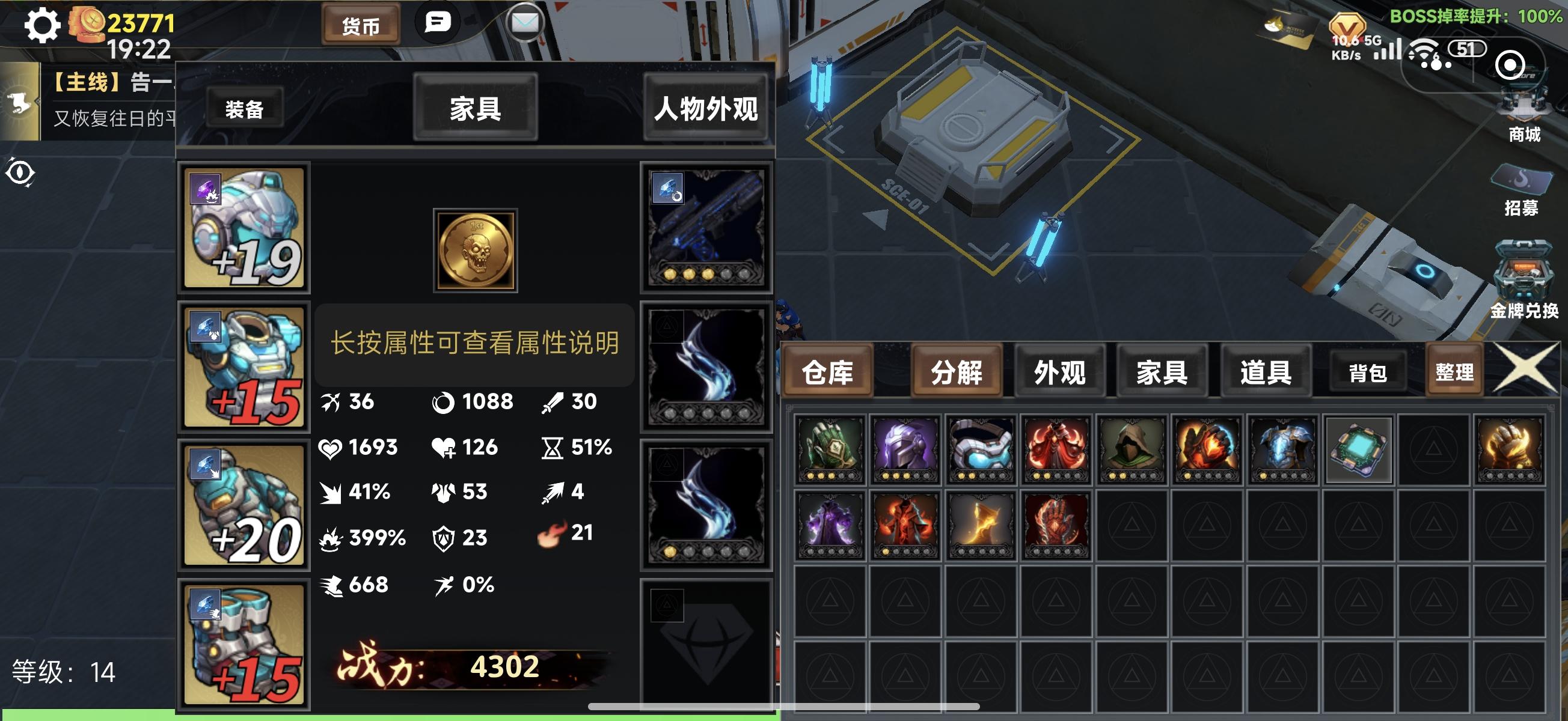Viewport: 1568px width, 721px height.
Task: Select the equipped rifle weapon slot
Action: (x=705, y=229)
